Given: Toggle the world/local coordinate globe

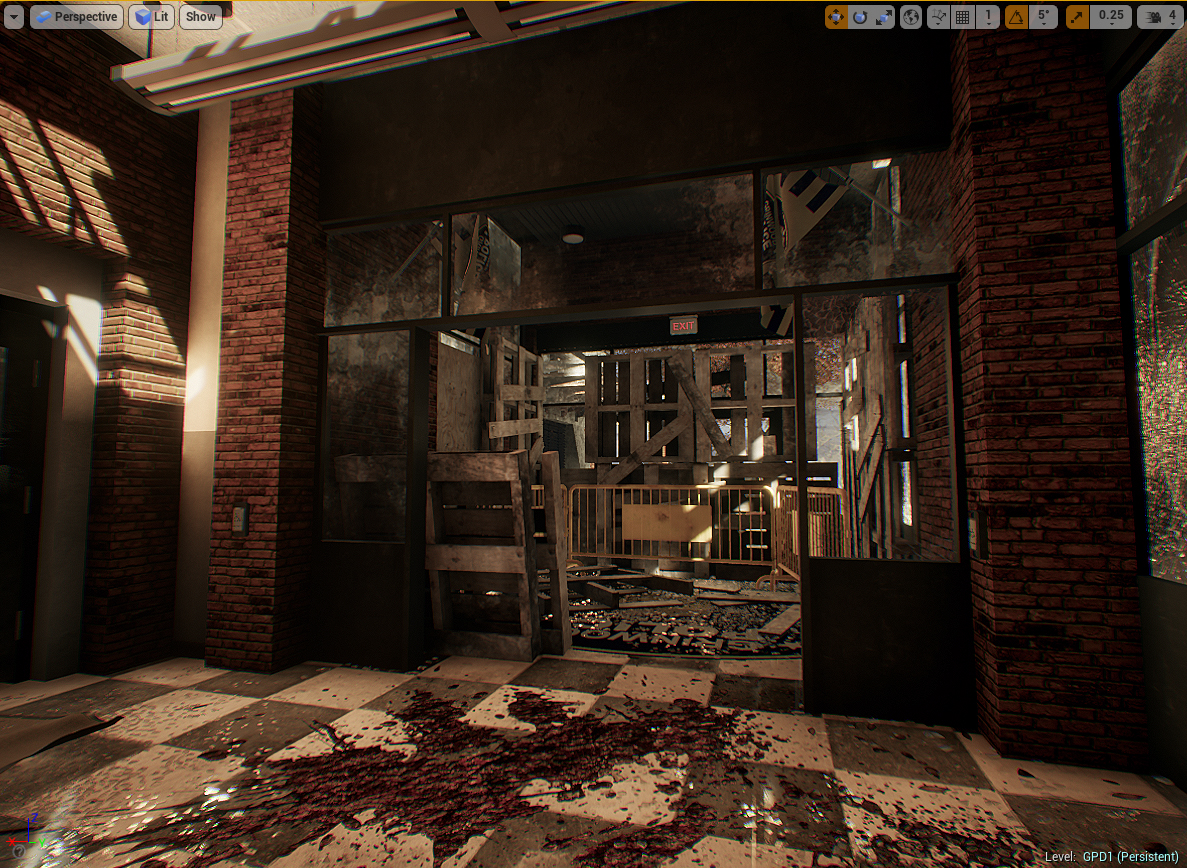Looking at the screenshot, I should click(x=911, y=16).
